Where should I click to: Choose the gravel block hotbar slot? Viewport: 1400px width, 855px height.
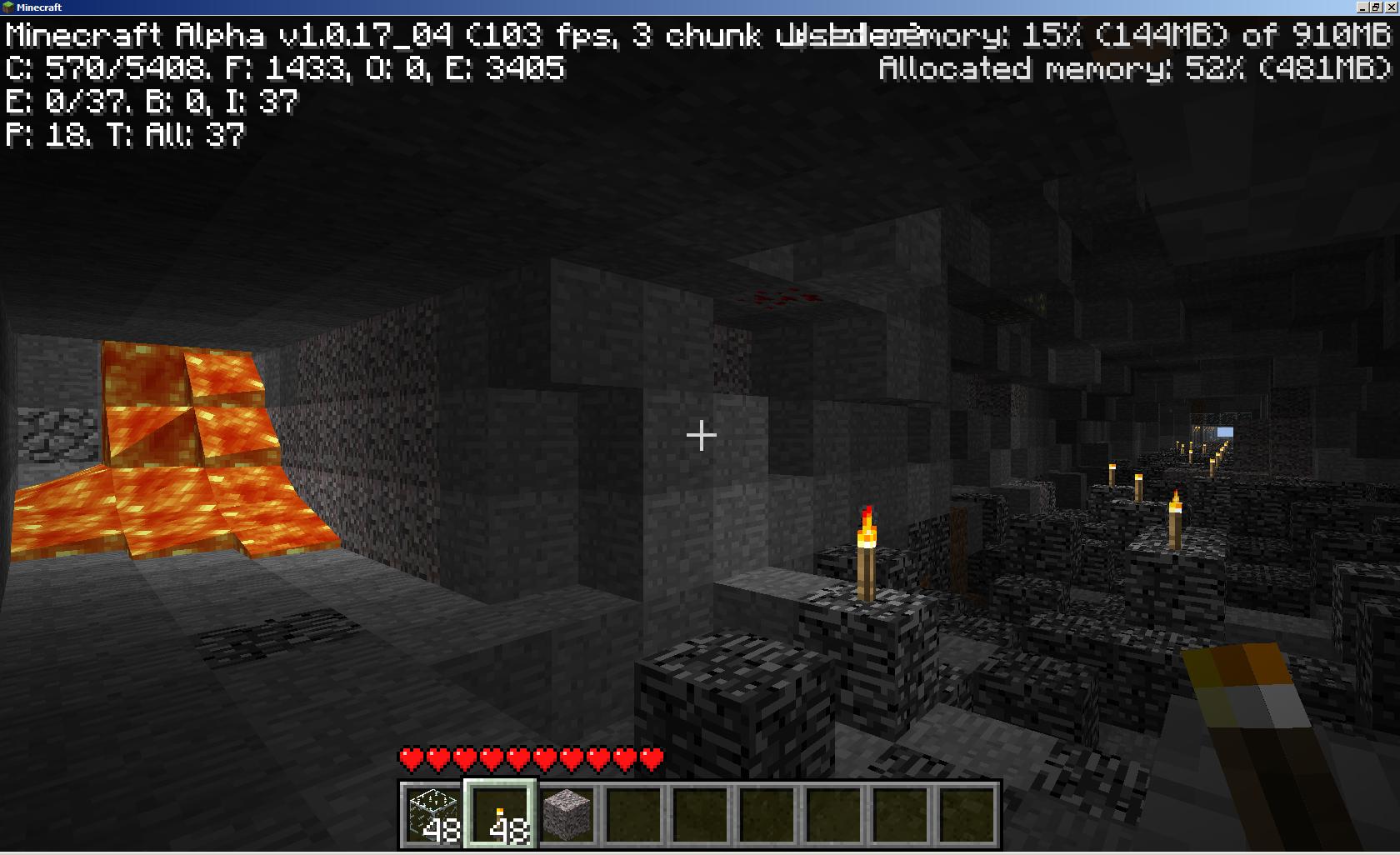(x=567, y=814)
